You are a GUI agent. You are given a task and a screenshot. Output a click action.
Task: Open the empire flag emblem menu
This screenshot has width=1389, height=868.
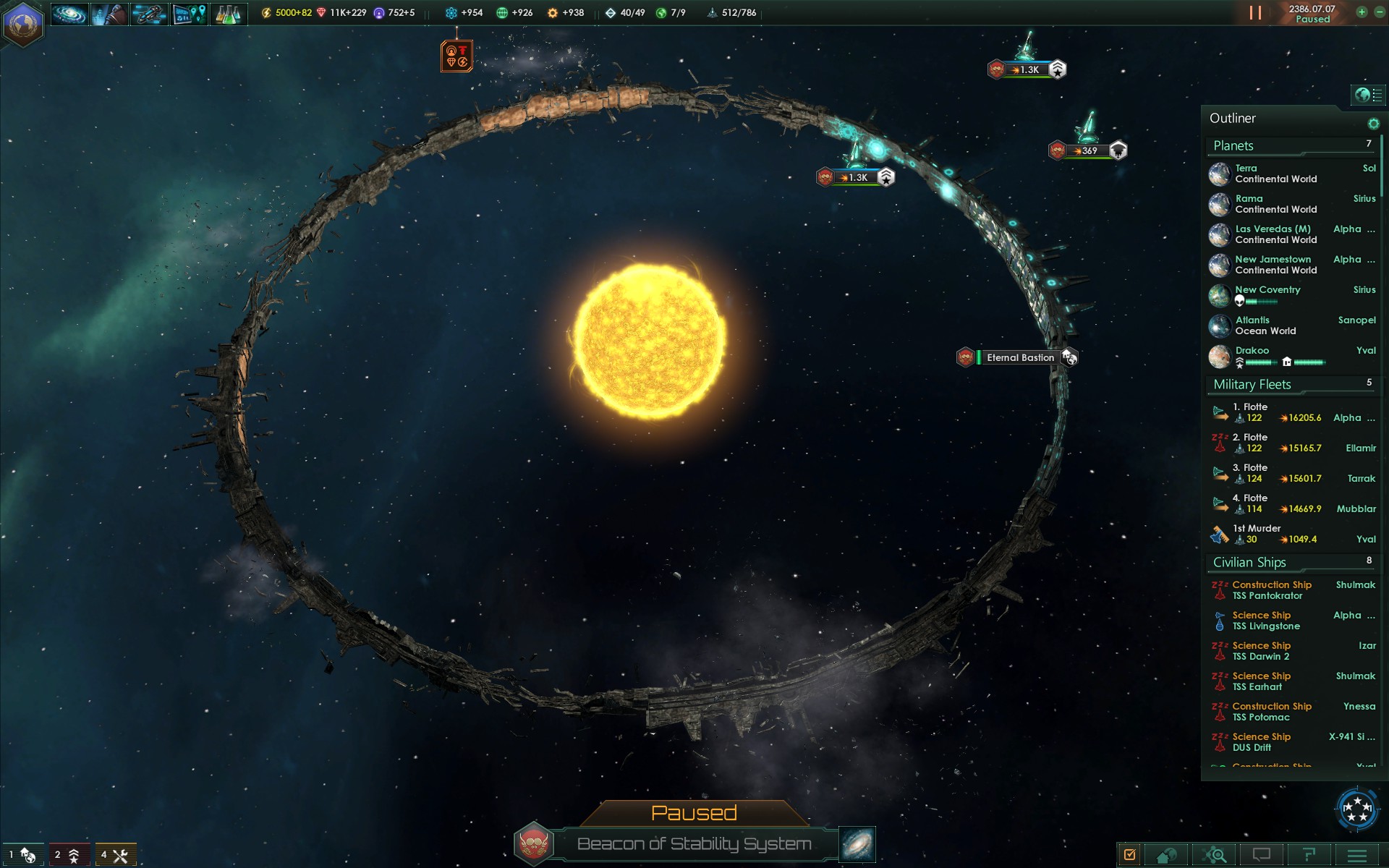coord(22,23)
